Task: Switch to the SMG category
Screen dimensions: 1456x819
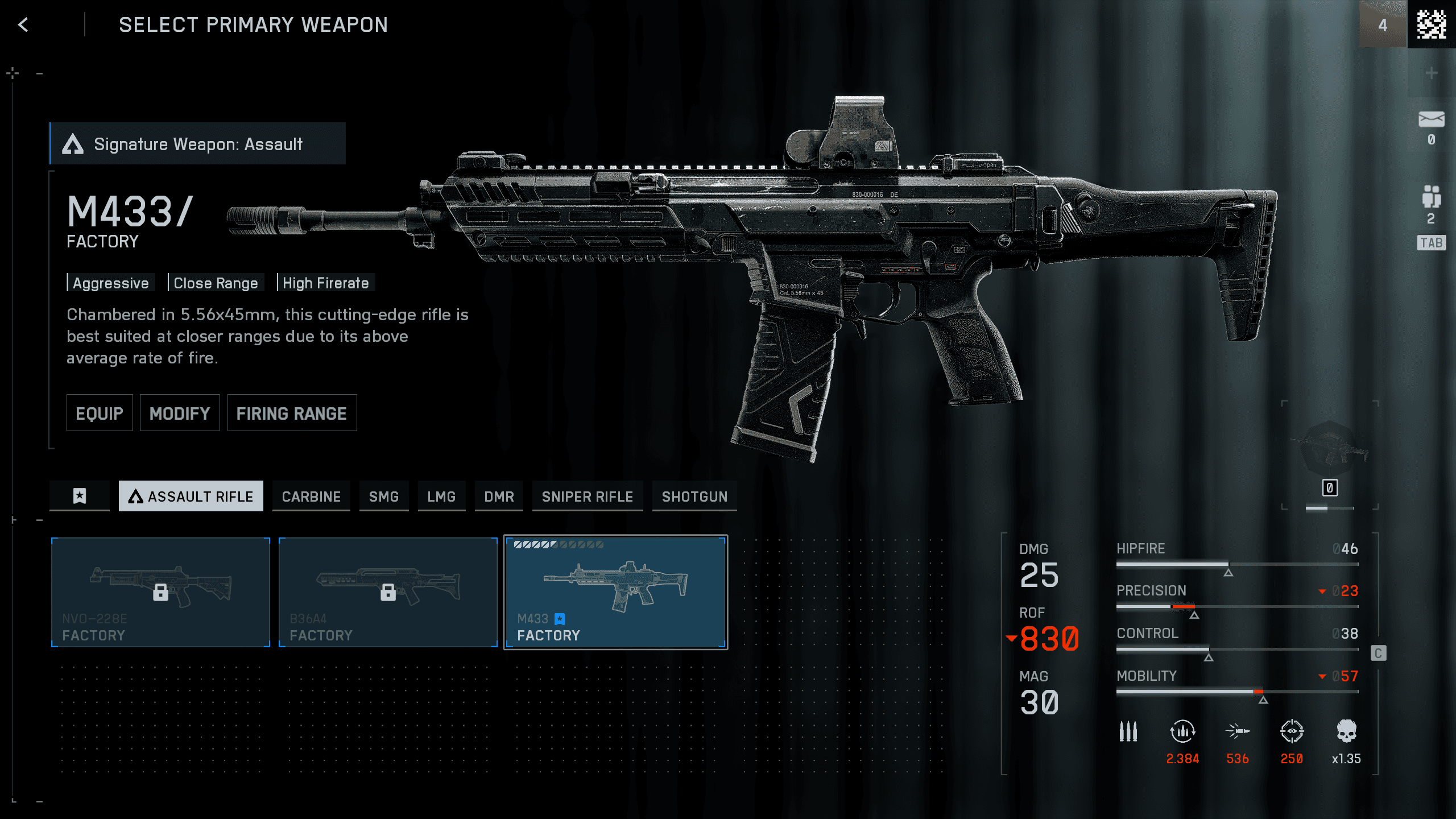Action: 384,496
